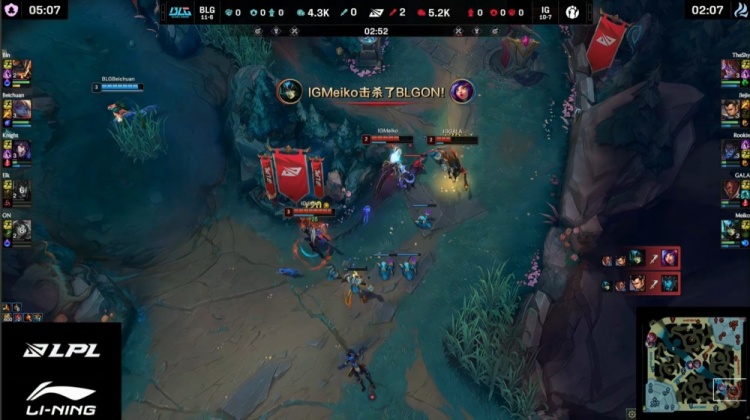Click the top kill feed entry
The height and width of the screenshot is (420, 750).
[x=640, y=259]
